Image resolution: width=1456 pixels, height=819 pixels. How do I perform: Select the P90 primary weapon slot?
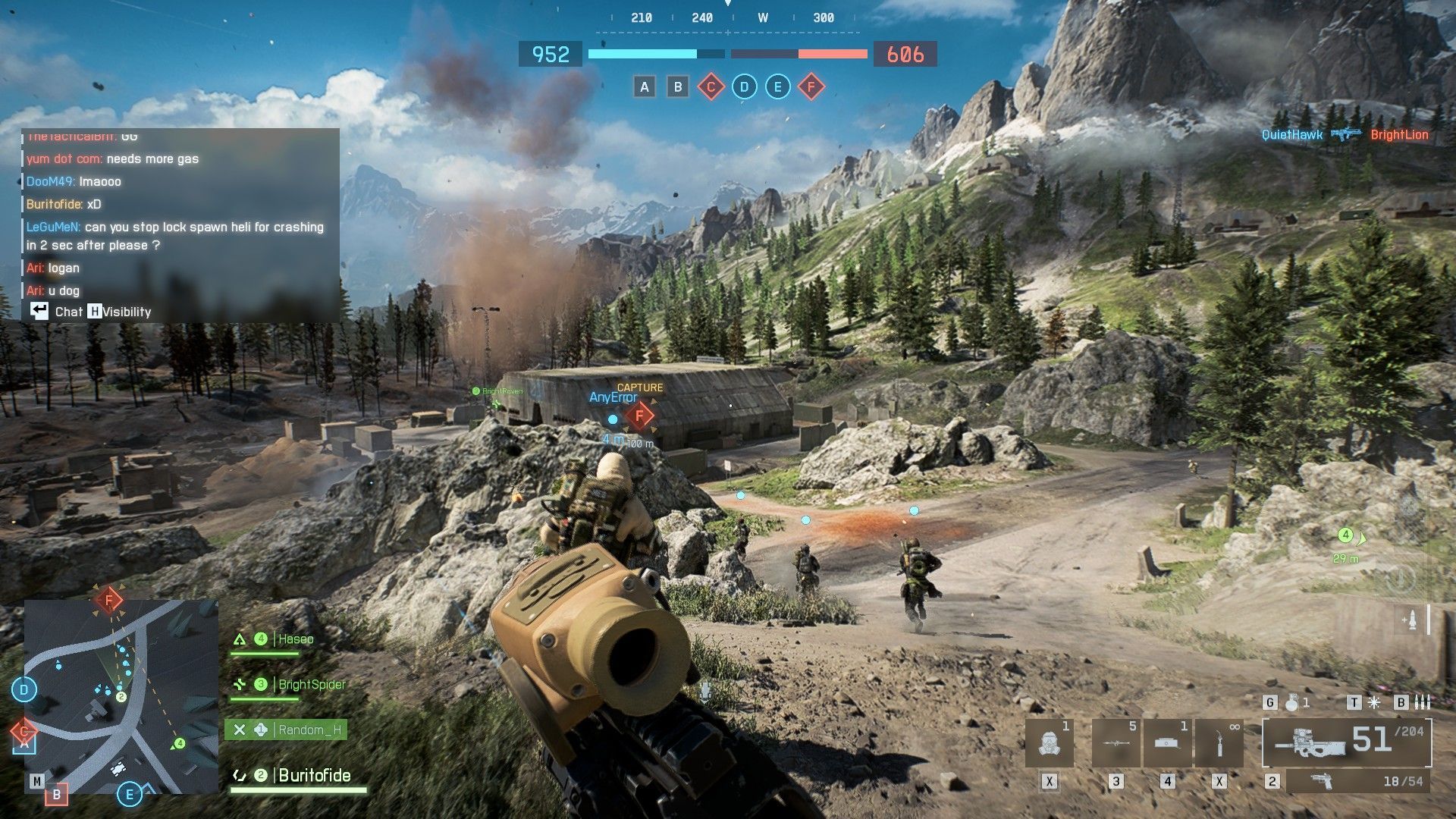[1346, 742]
